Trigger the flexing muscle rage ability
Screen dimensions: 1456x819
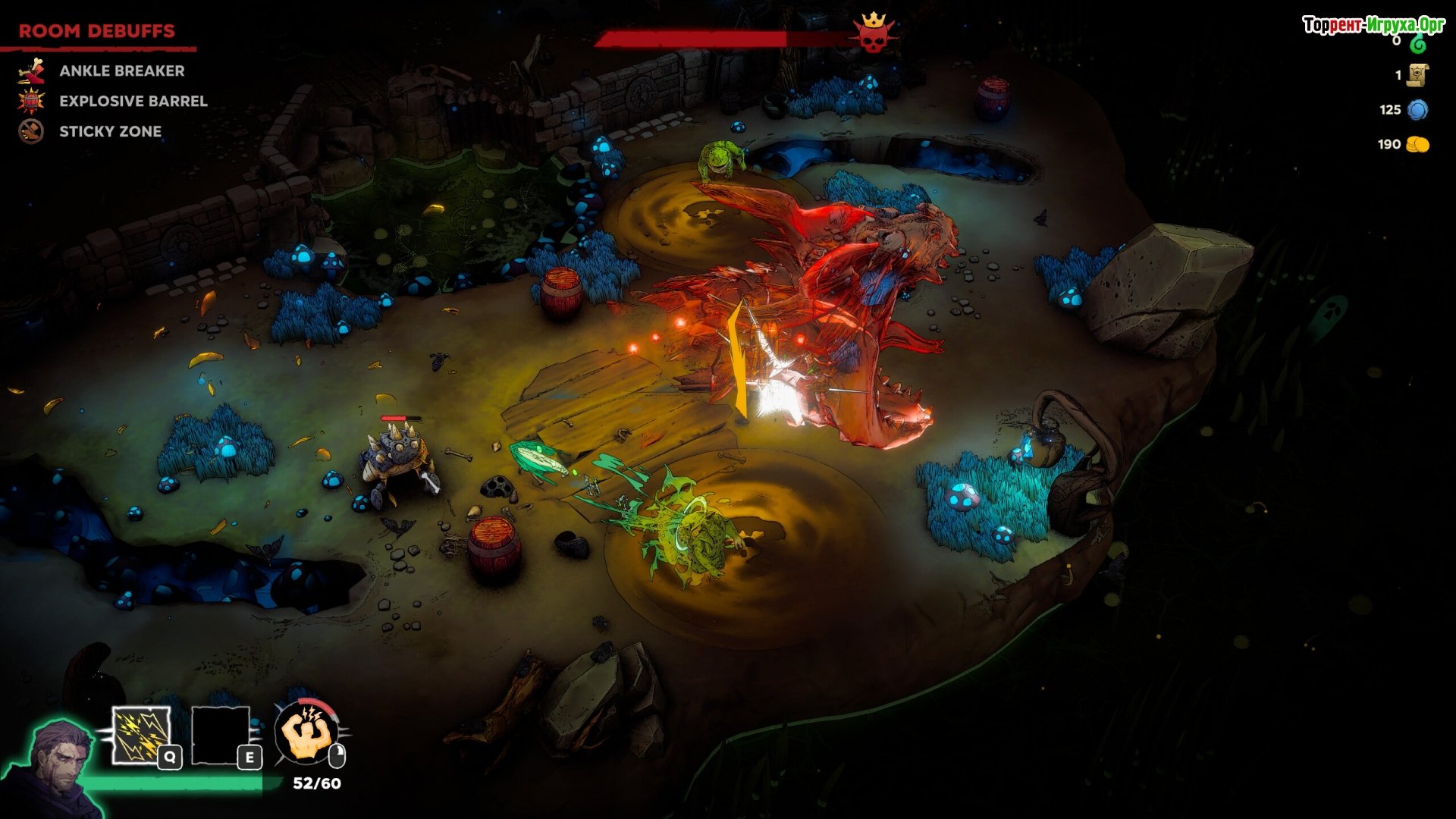[308, 733]
